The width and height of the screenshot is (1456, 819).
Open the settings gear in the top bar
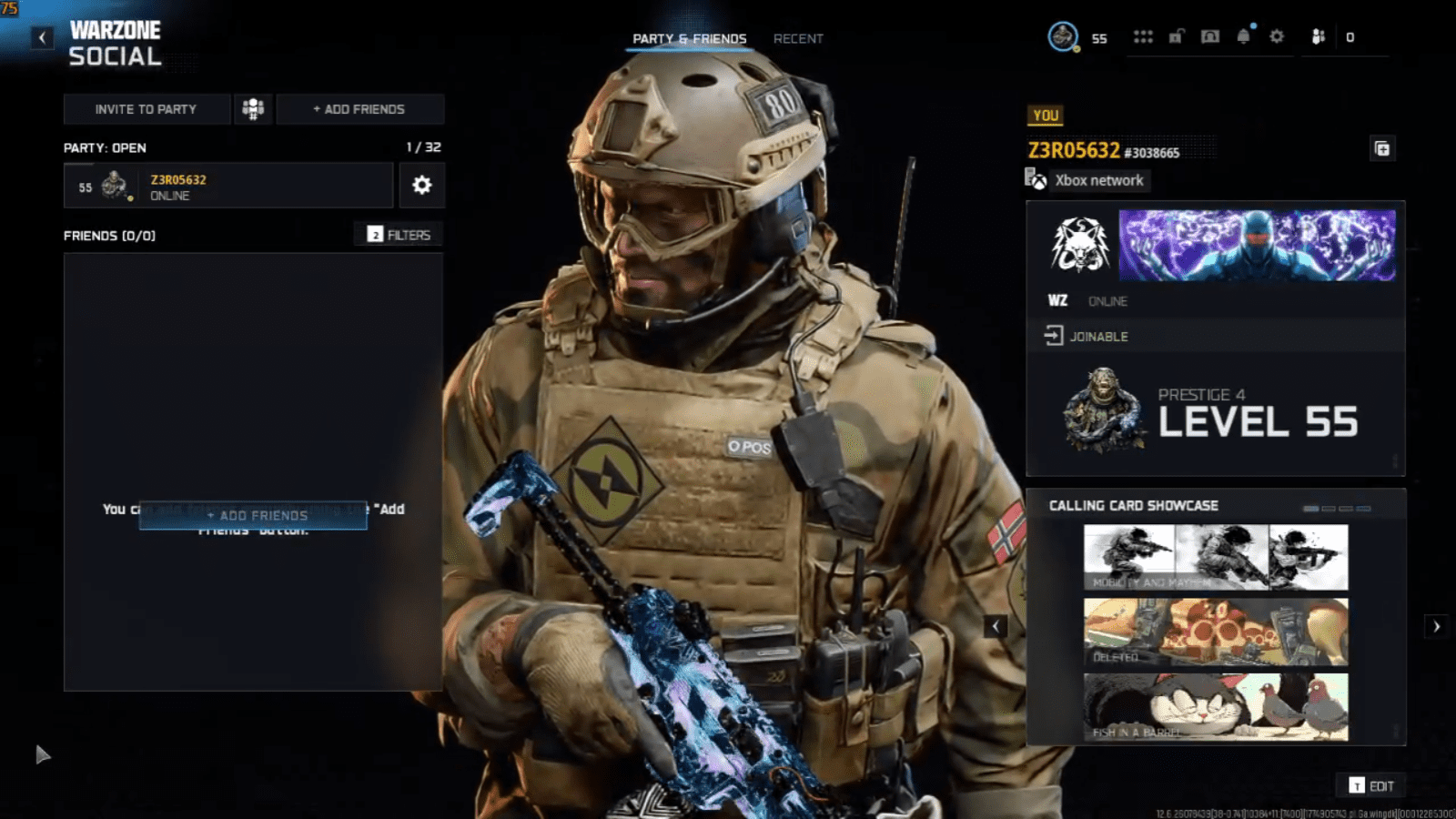[1276, 36]
